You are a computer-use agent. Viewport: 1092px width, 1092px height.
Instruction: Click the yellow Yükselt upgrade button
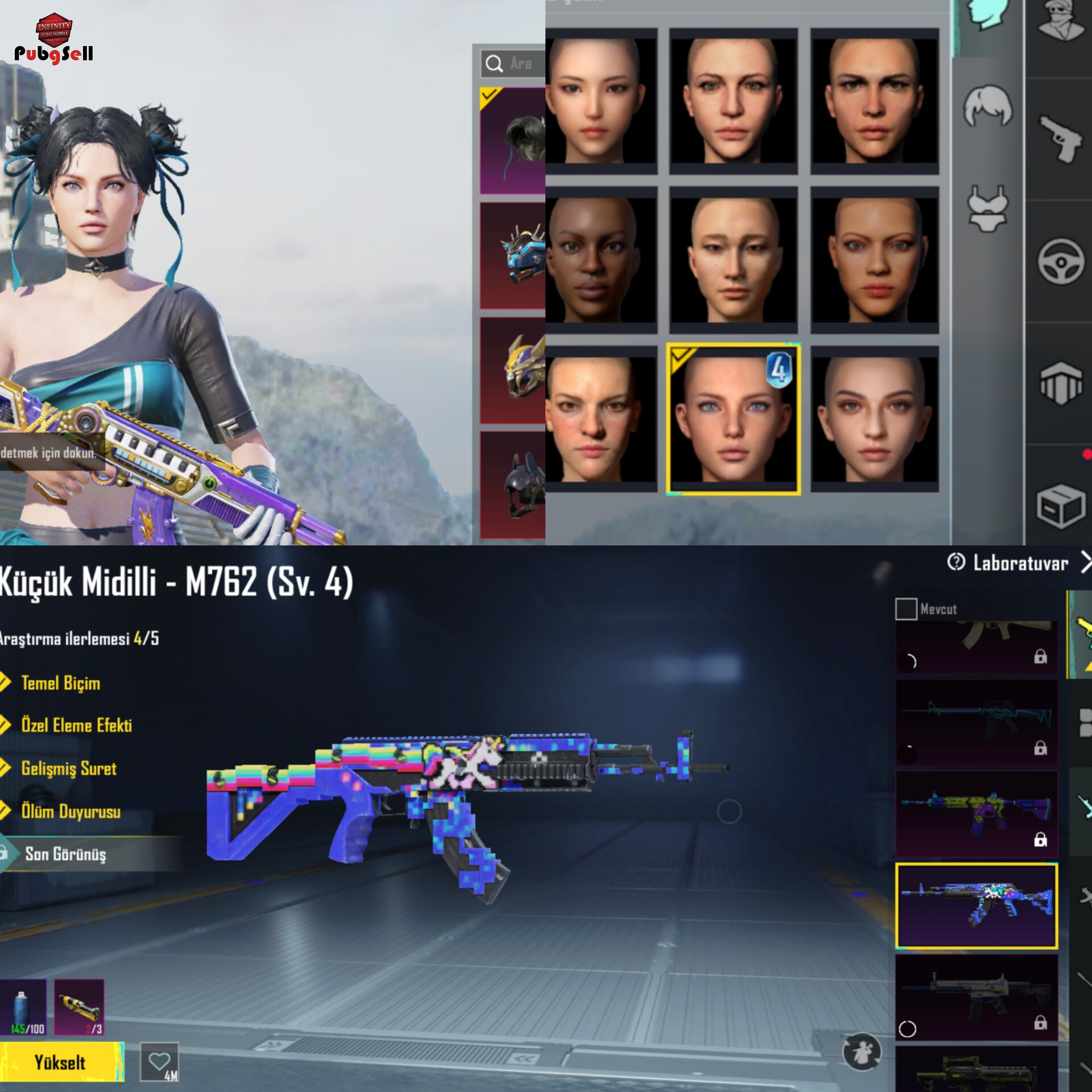pyautogui.click(x=61, y=1062)
